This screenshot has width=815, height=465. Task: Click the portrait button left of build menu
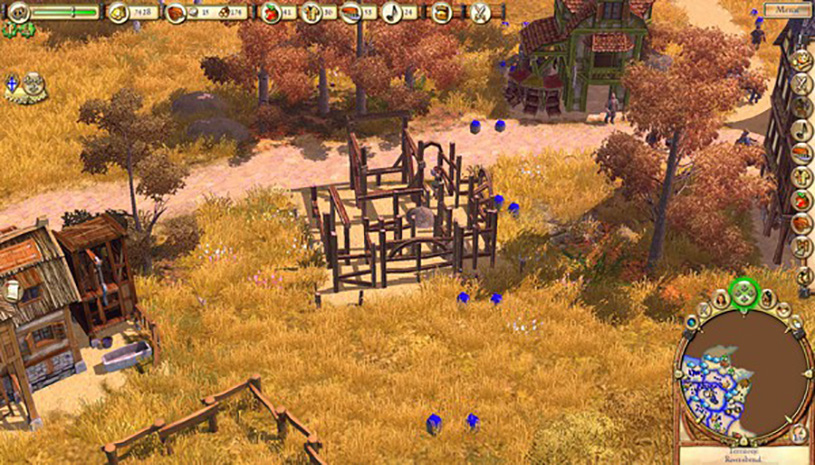(x=720, y=299)
